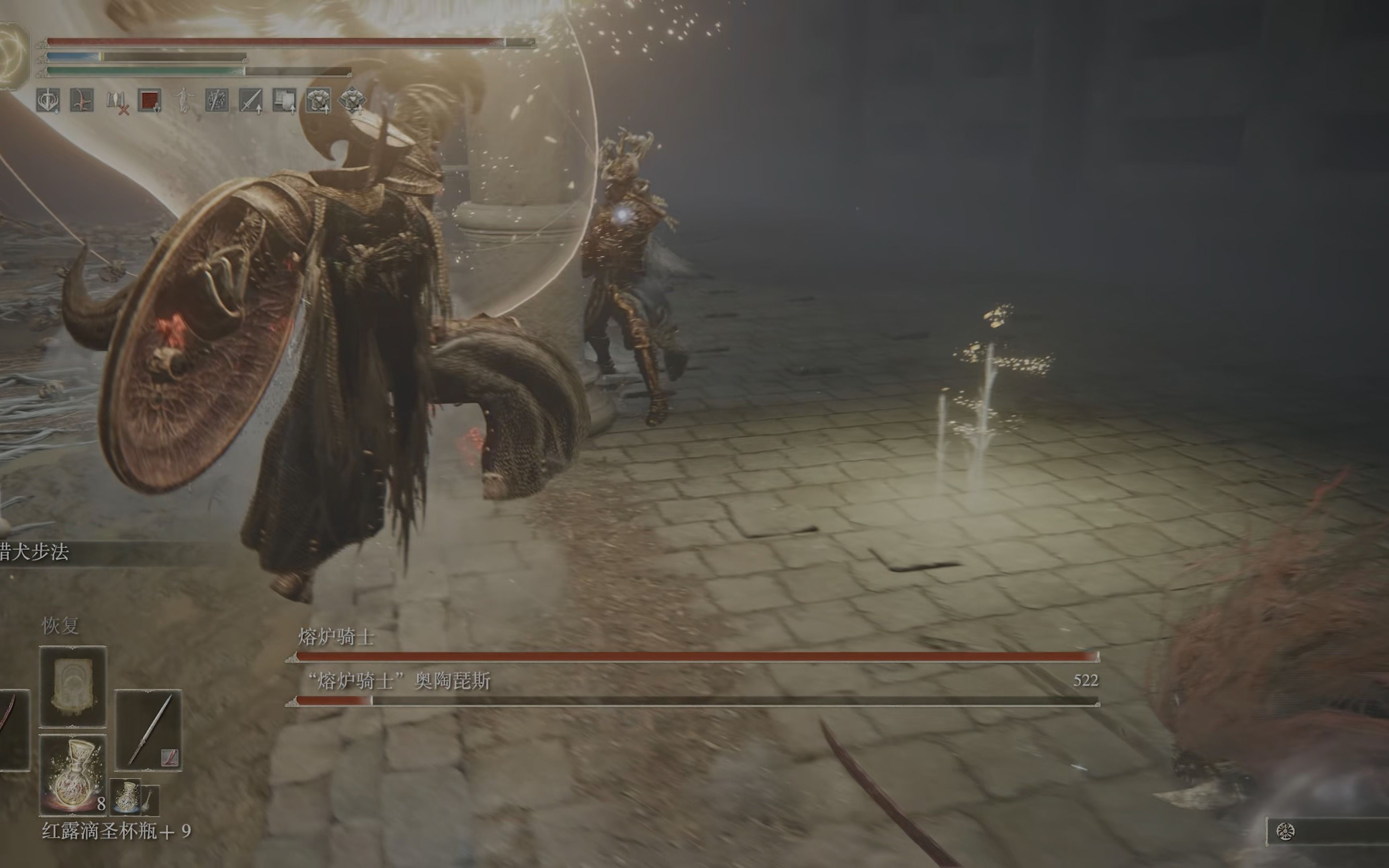1389x868 pixels.
Task: Click the sword with up-arrow buff icon
Action: pyautogui.click(x=251, y=101)
